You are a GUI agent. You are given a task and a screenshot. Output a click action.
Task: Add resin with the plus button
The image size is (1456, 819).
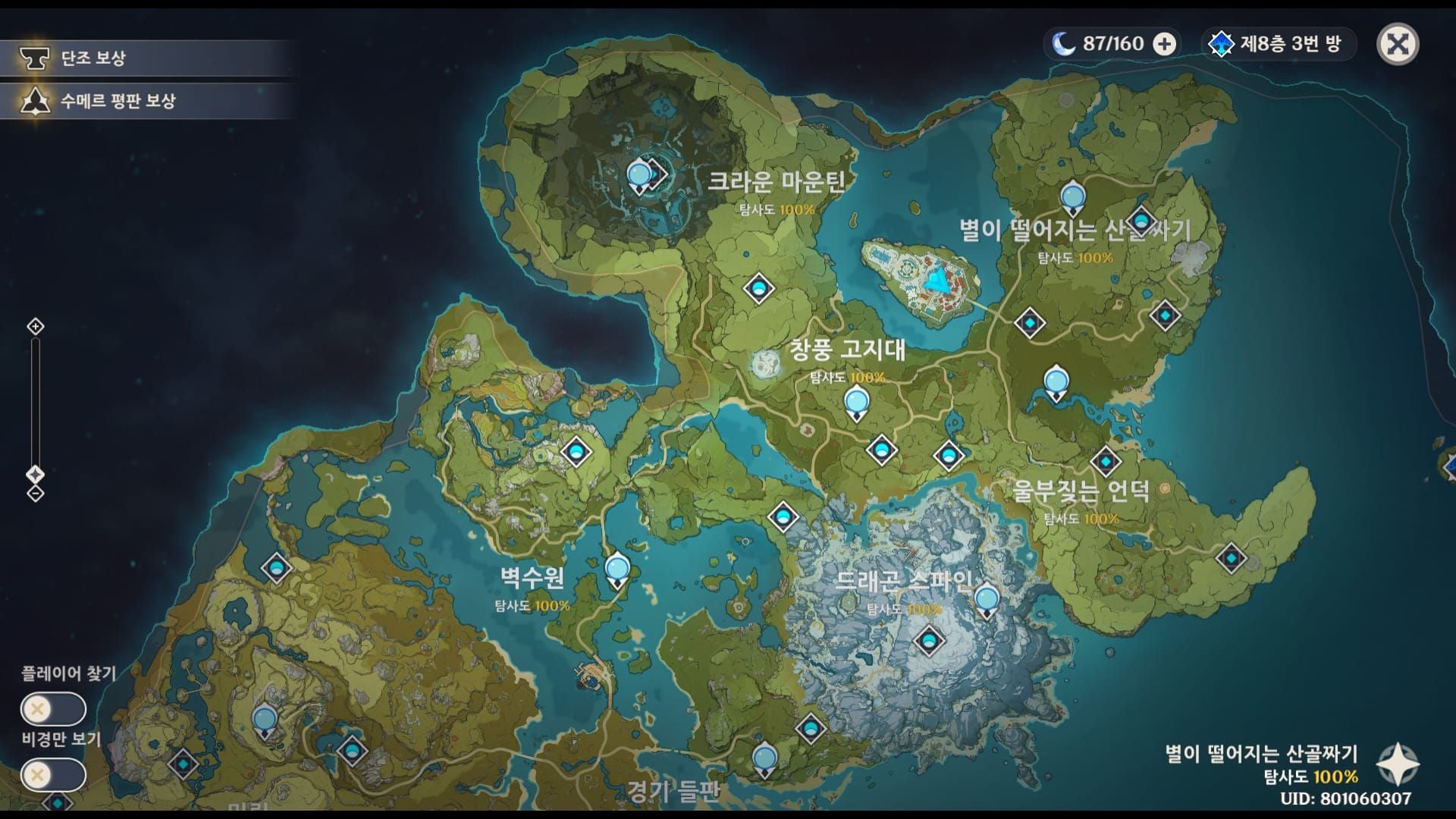(x=1164, y=44)
